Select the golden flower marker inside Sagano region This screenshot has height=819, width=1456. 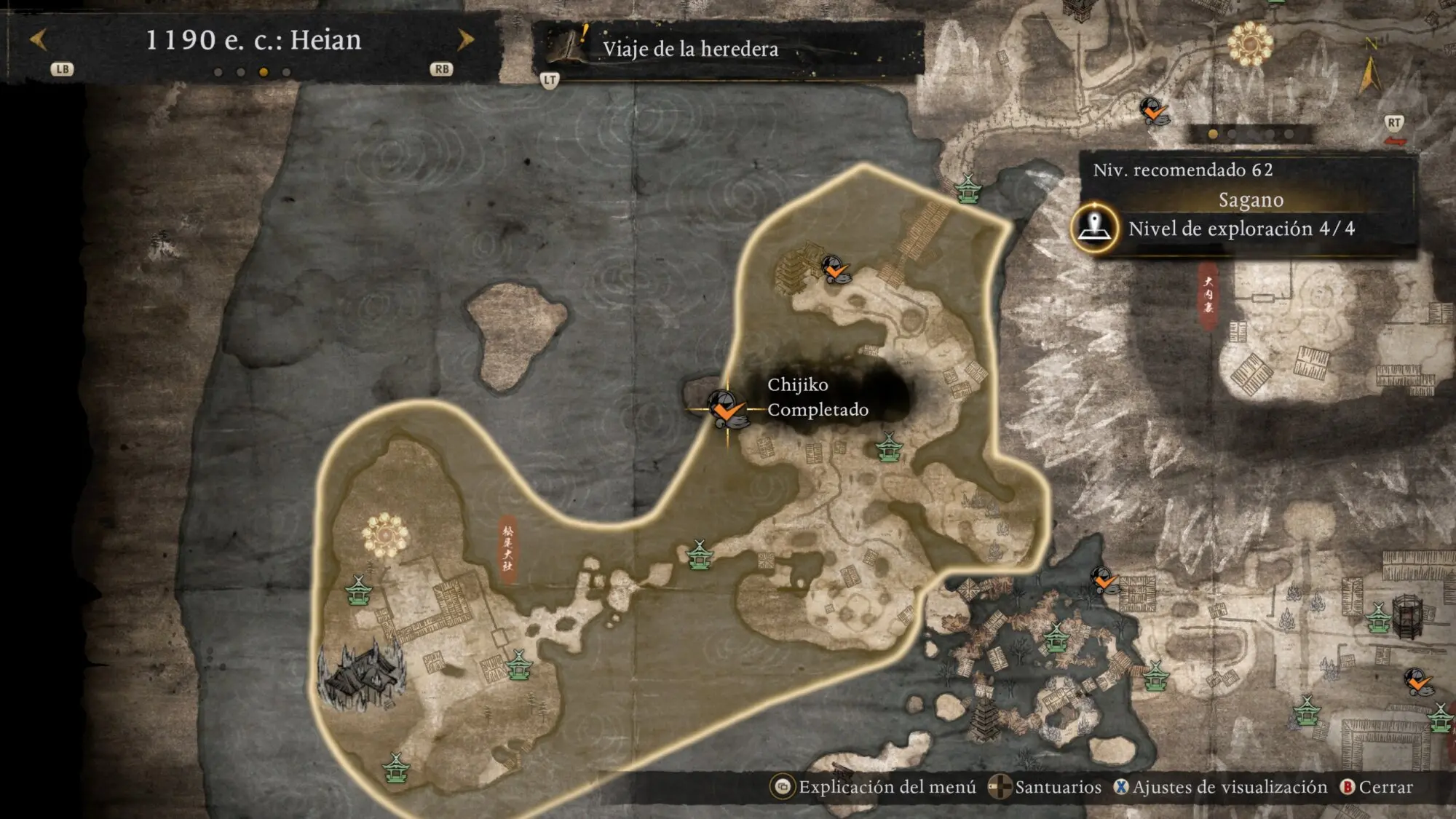[385, 535]
